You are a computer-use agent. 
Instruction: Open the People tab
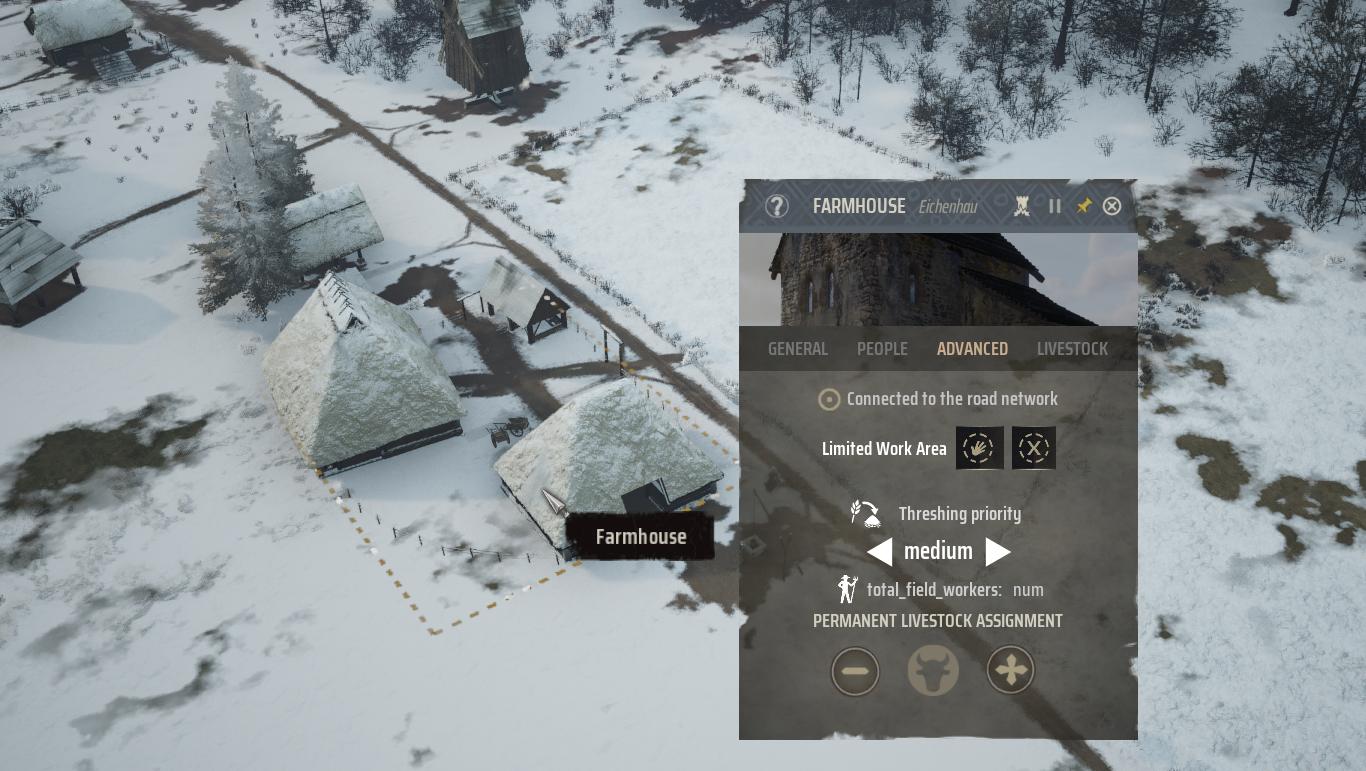coord(882,349)
